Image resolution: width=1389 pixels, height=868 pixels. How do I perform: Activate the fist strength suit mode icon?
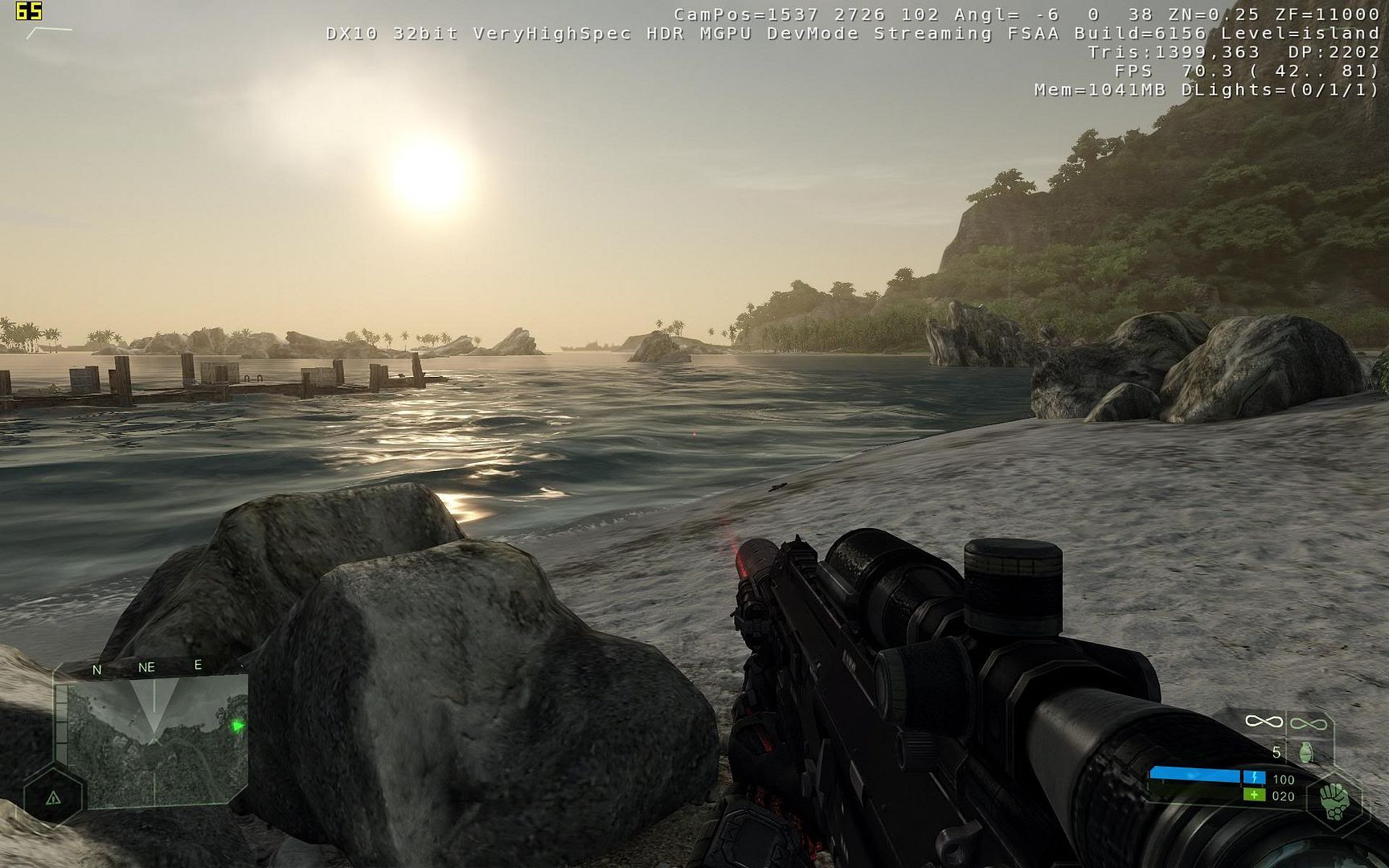pos(1335,801)
